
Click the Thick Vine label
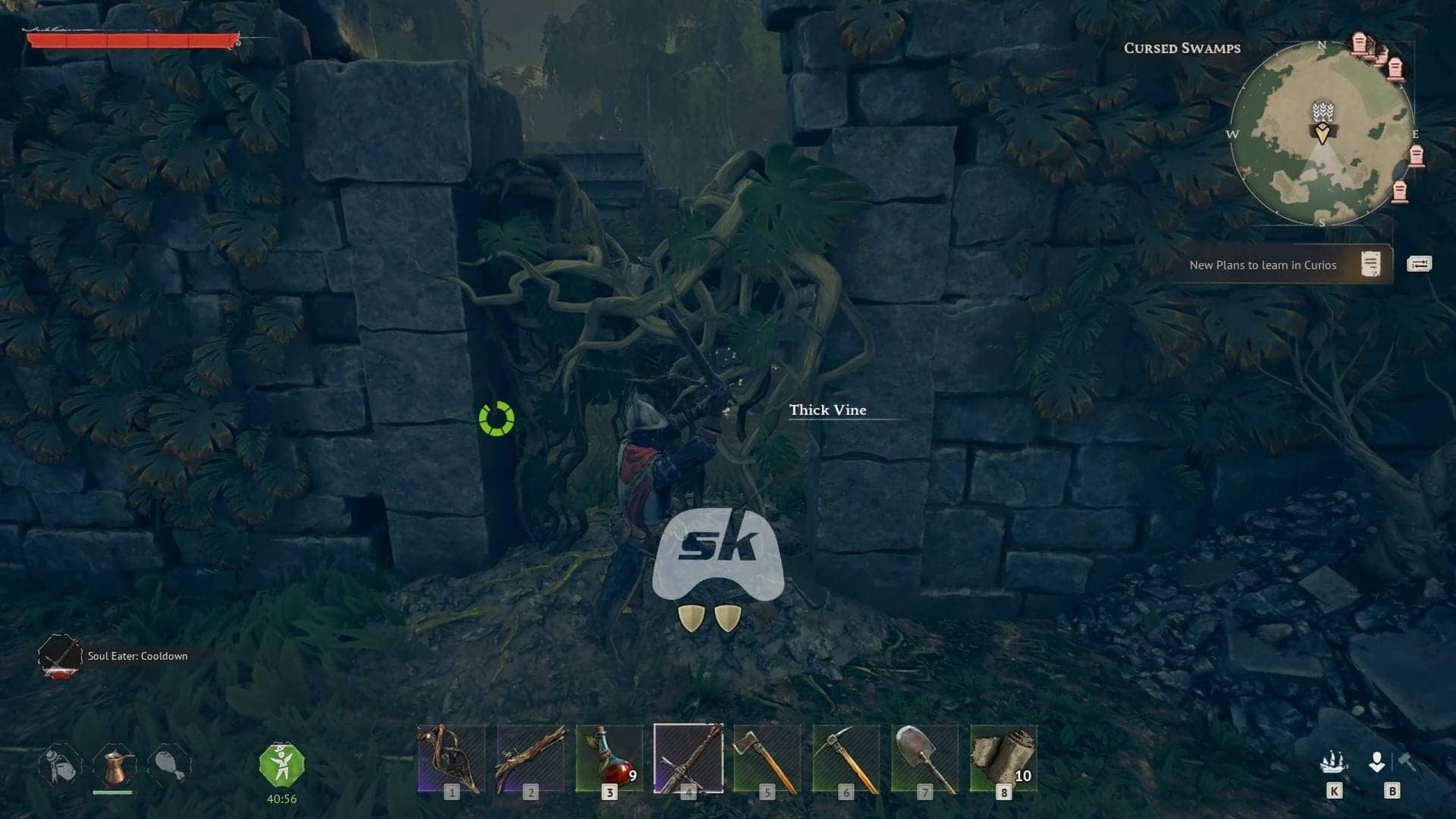coord(828,410)
